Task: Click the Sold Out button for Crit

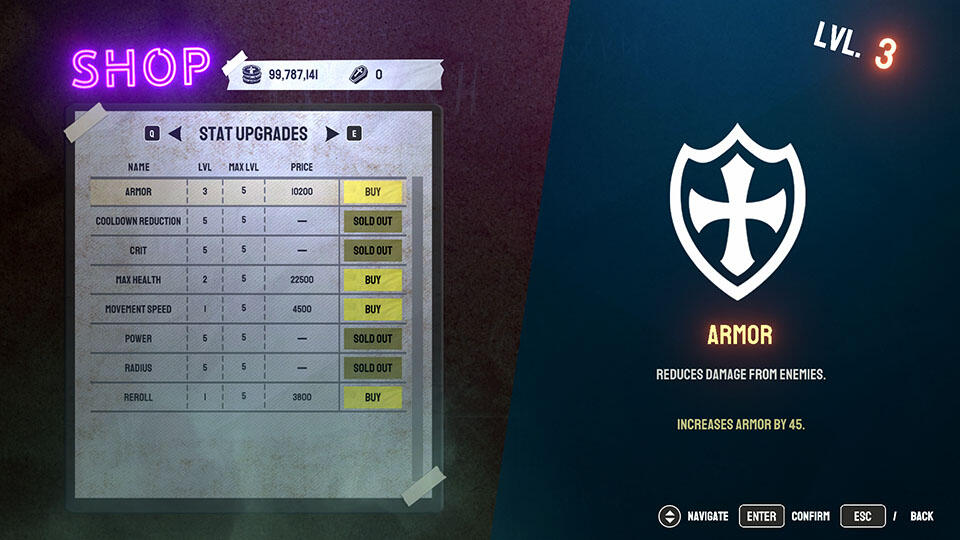Action: (x=372, y=250)
